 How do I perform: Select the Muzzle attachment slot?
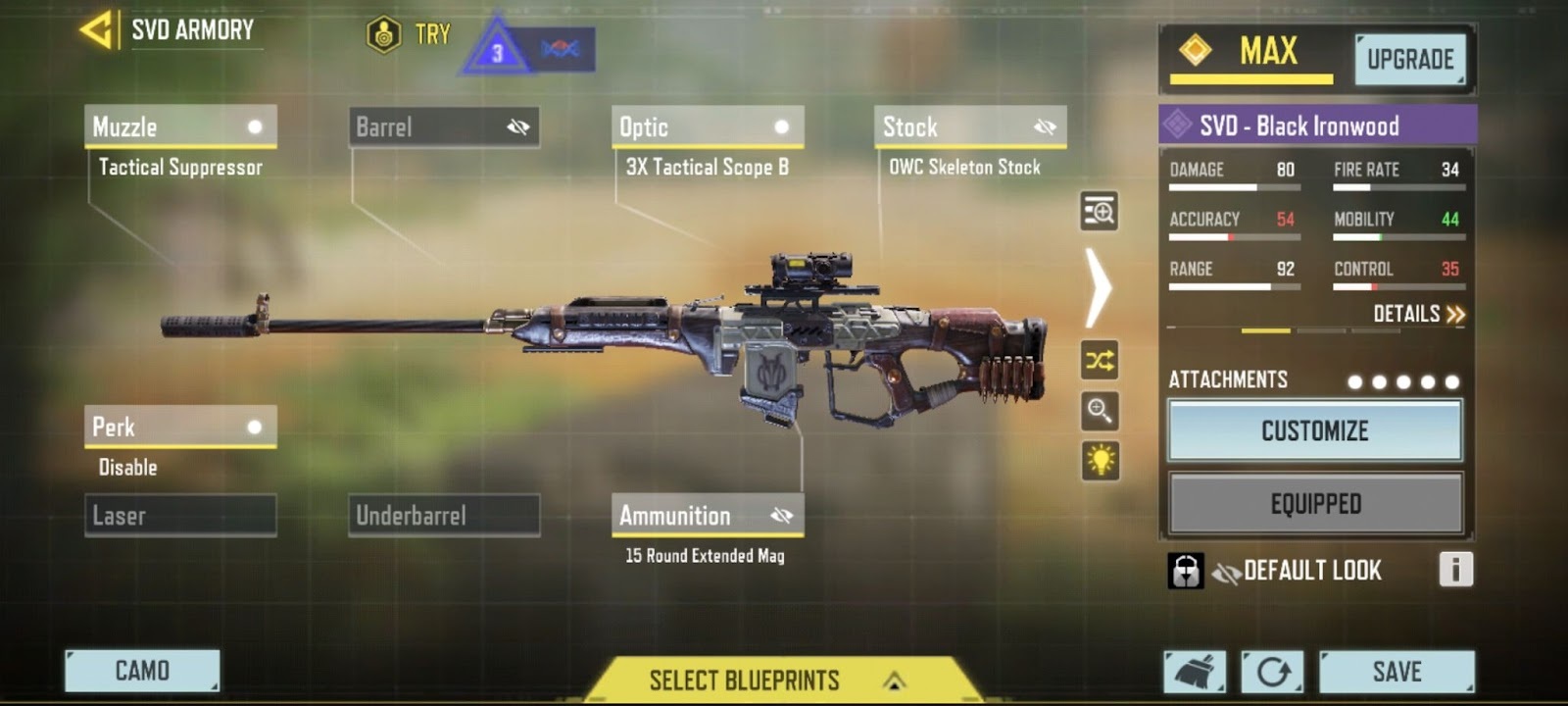180,127
